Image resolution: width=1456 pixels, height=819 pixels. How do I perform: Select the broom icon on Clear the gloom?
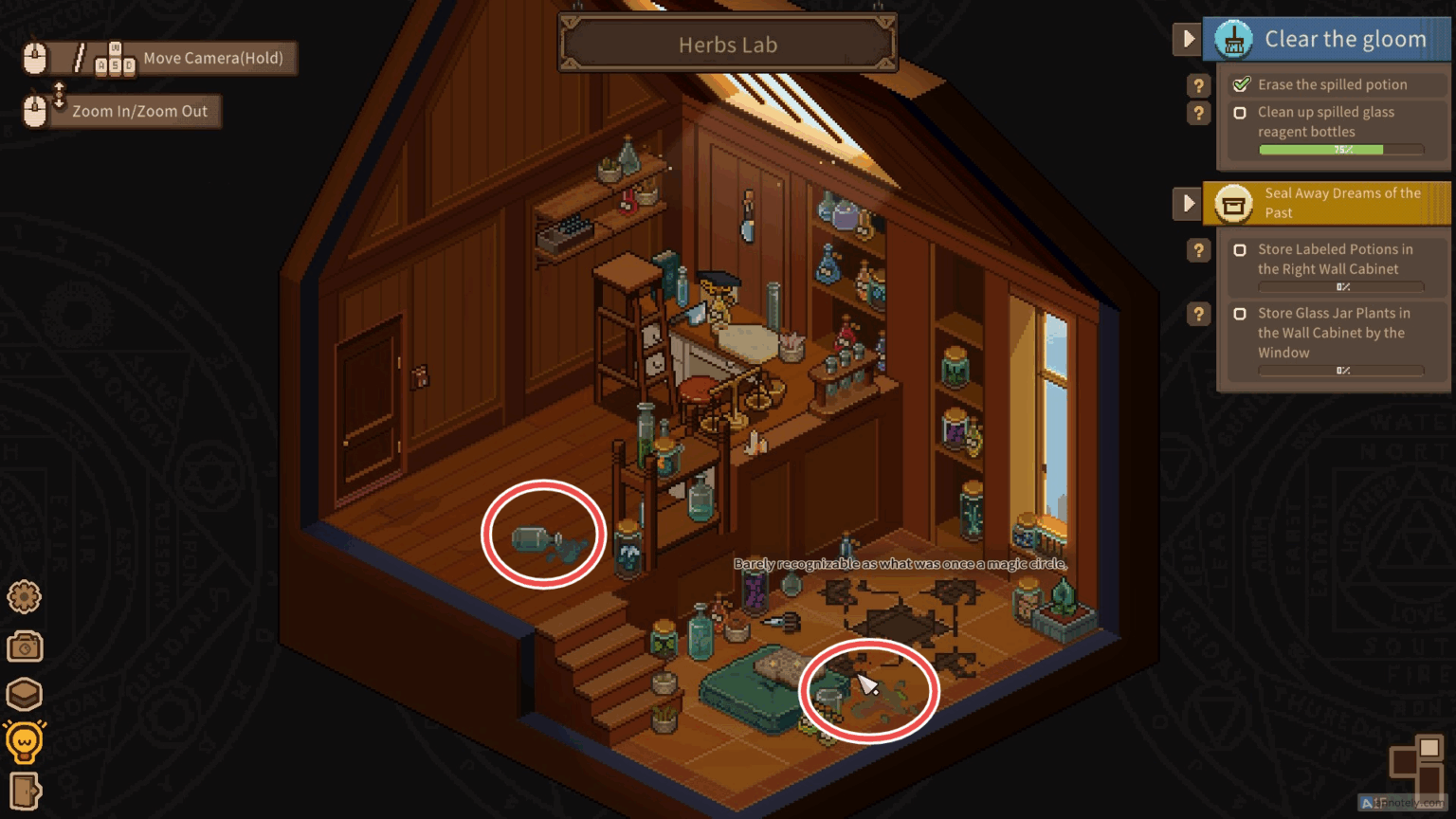click(1231, 39)
